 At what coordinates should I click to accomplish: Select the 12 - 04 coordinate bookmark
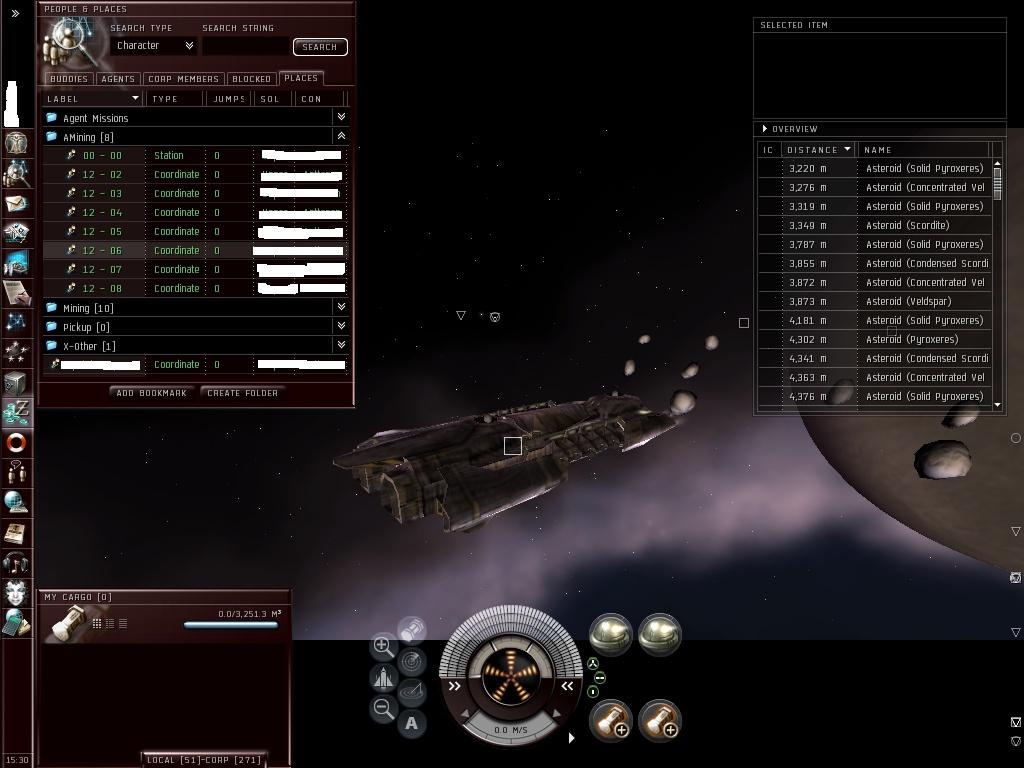pyautogui.click(x=102, y=212)
